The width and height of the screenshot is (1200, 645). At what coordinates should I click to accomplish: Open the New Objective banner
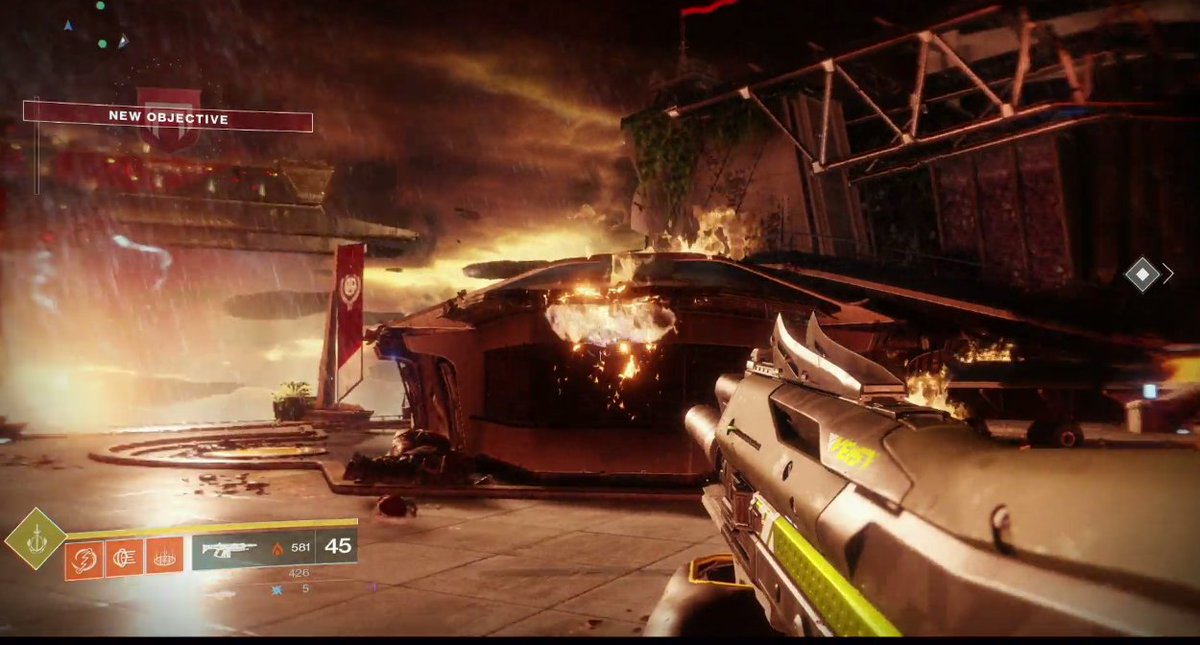click(x=168, y=119)
